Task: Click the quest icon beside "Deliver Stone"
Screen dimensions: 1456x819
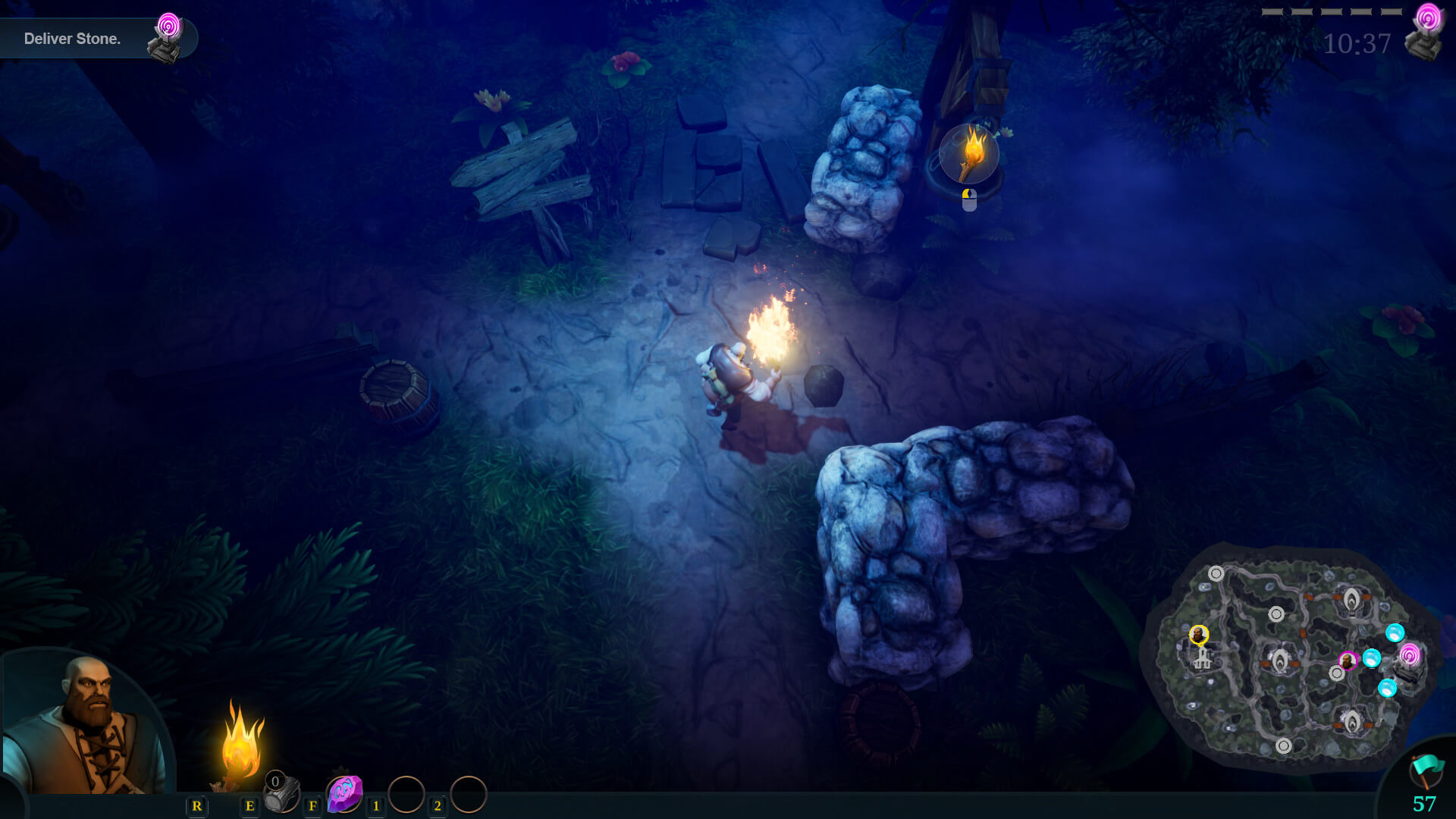Action: click(168, 30)
